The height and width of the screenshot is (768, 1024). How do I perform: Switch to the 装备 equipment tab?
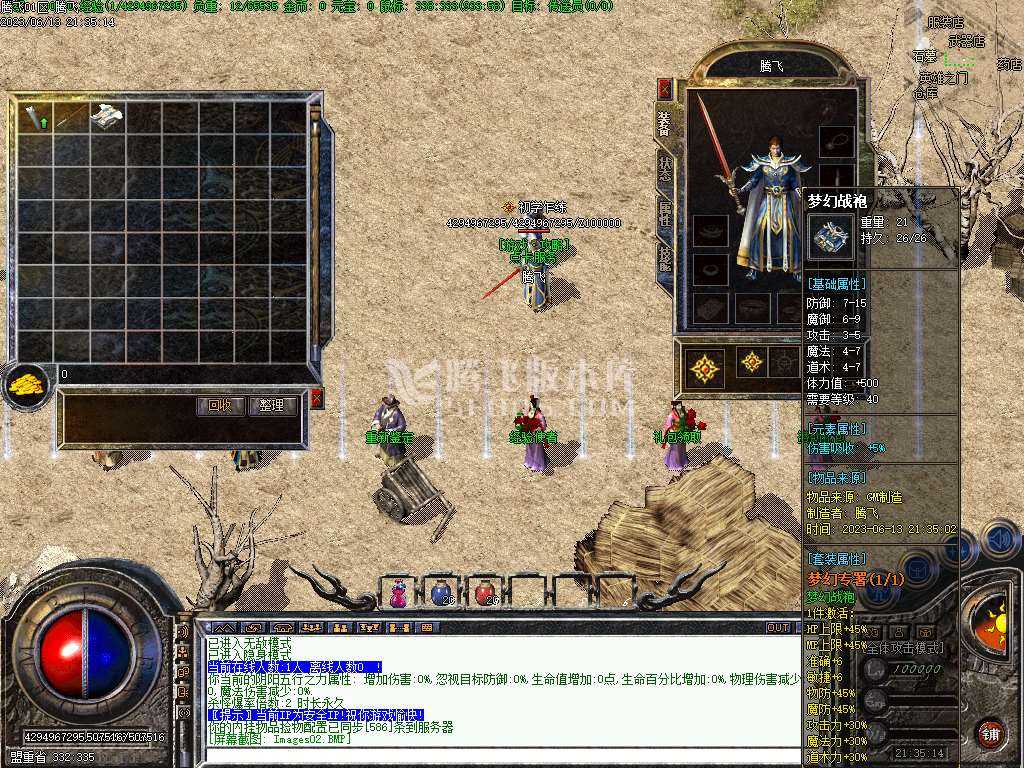coord(665,124)
